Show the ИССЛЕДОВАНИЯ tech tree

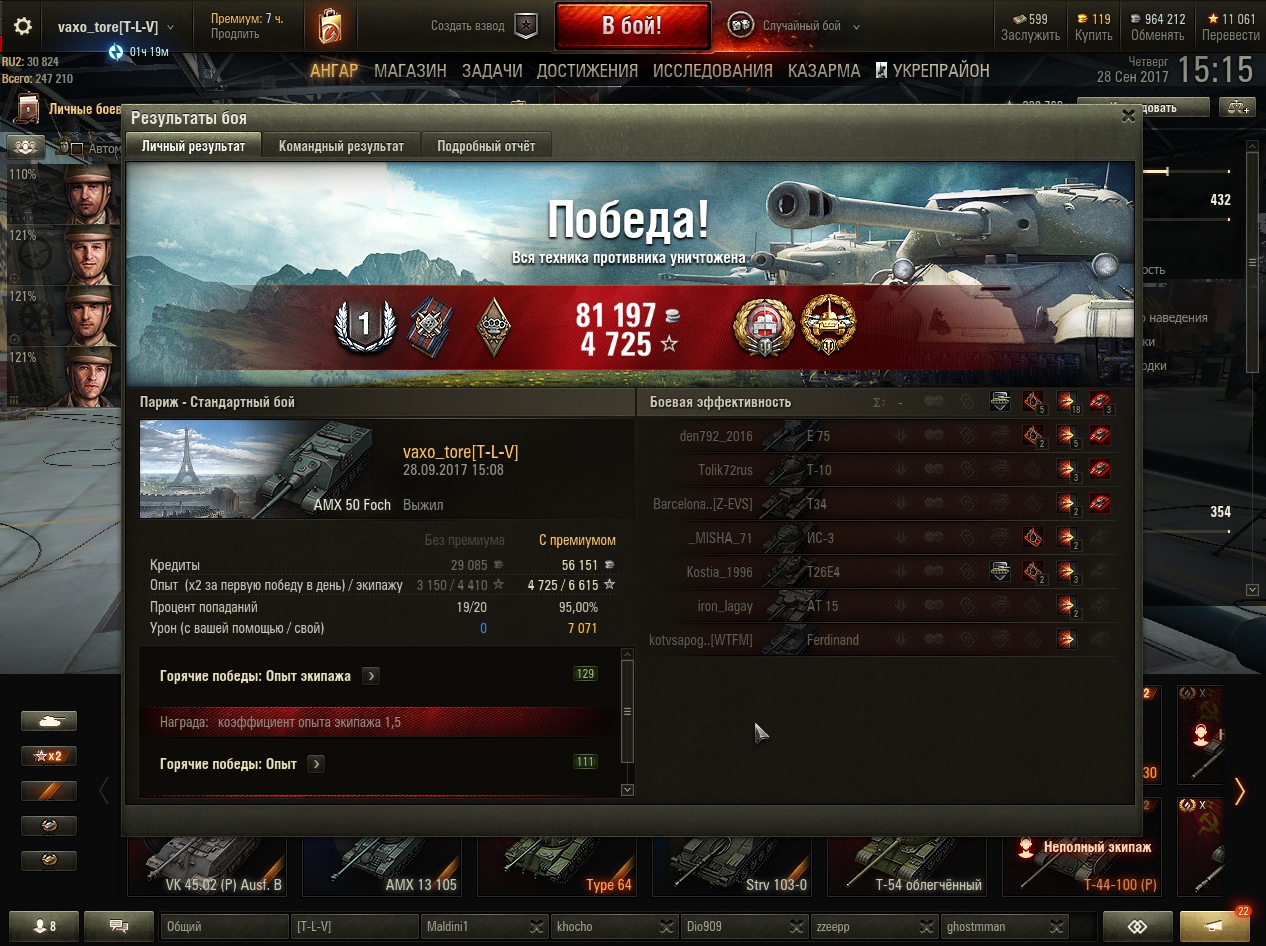pyautogui.click(x=712, y=71)
